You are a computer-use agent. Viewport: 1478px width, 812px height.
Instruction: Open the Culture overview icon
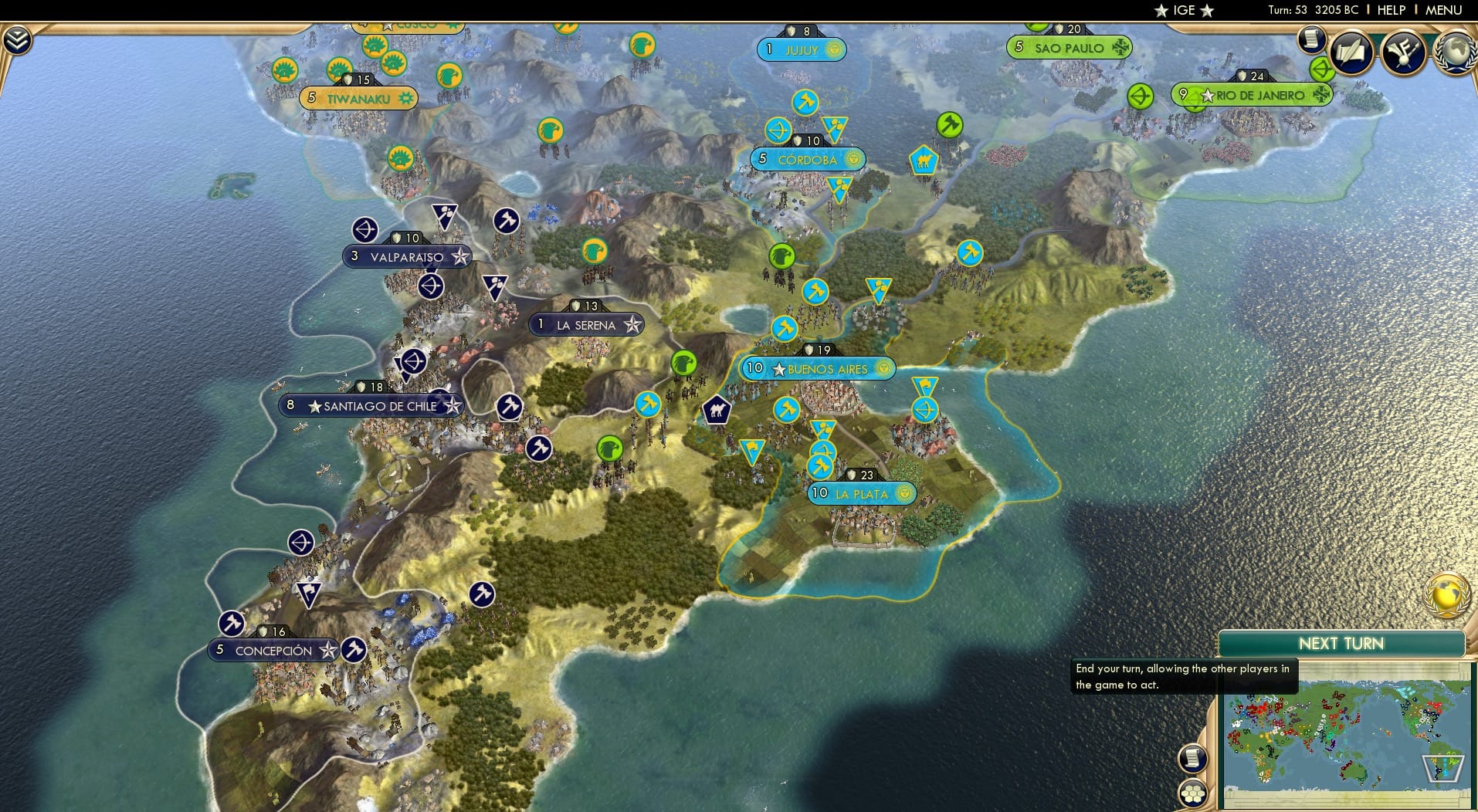click(1402, 50)
